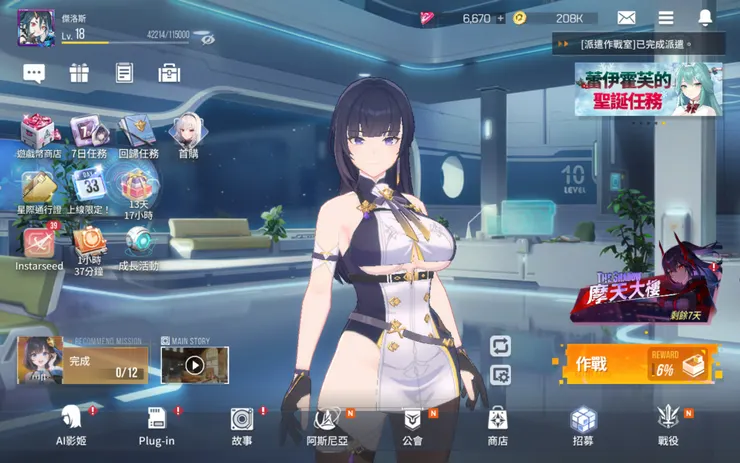Go to 招募 recruitment

583,424
